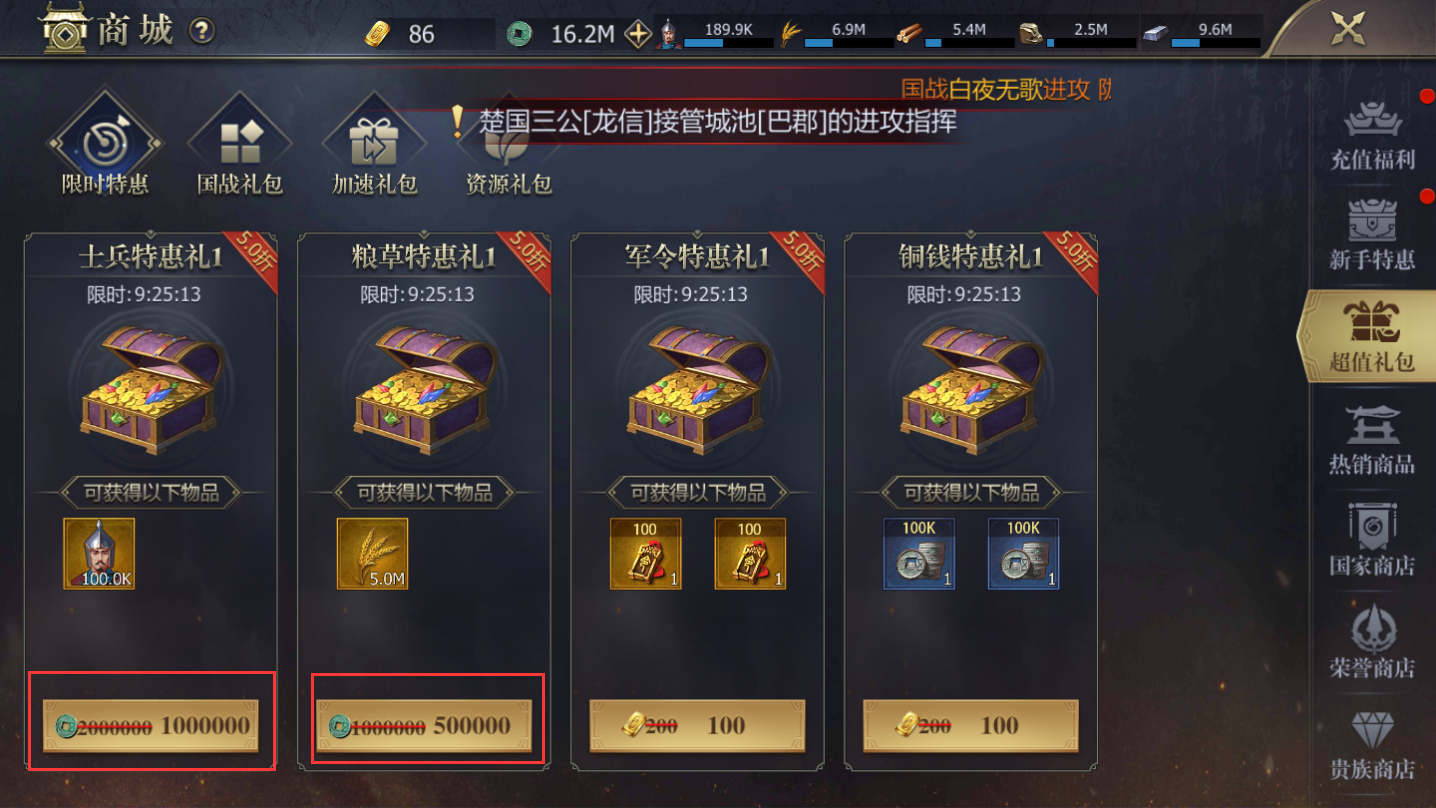Open the 贵族商店 diamond icon
The image size is (1436, 808).
1375,748
